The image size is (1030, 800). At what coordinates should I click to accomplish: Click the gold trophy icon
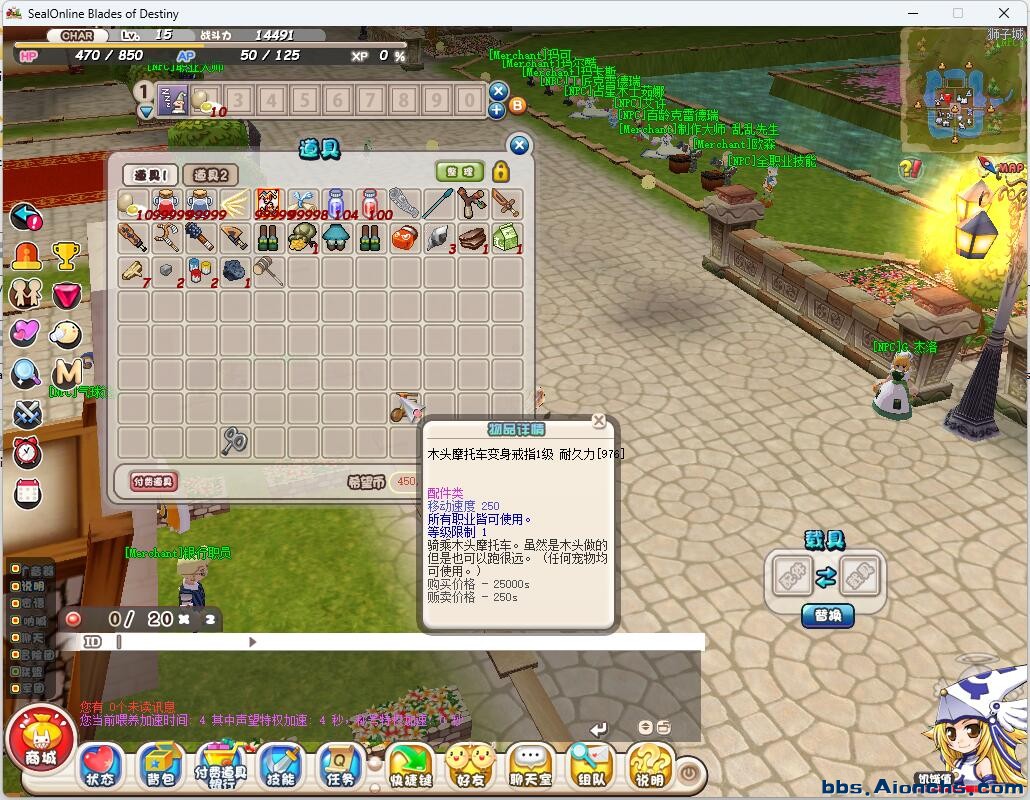tap(66, 256)
